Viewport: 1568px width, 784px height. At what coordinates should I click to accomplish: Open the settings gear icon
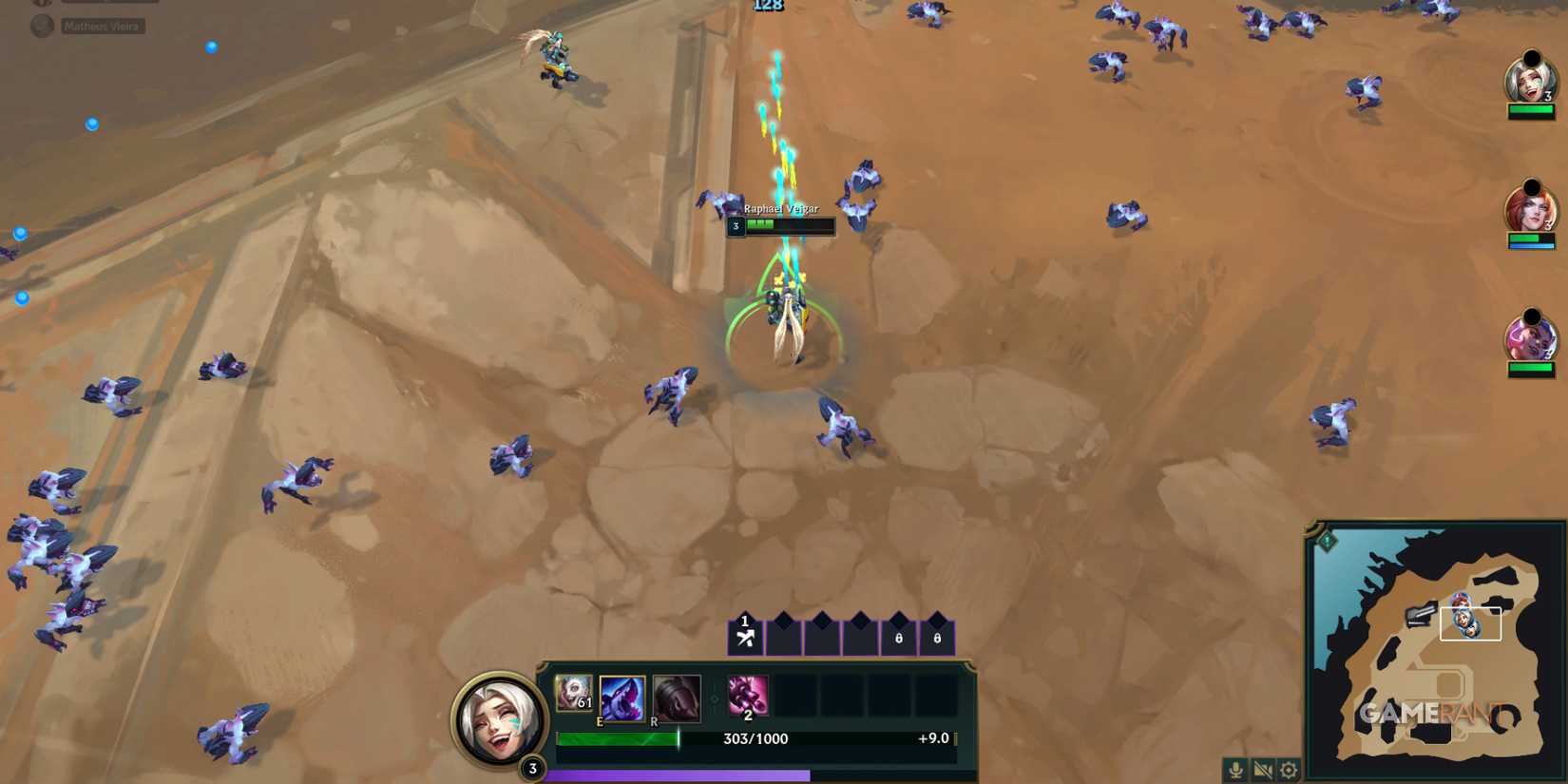pyautogui.click(x=1288, y=770)
